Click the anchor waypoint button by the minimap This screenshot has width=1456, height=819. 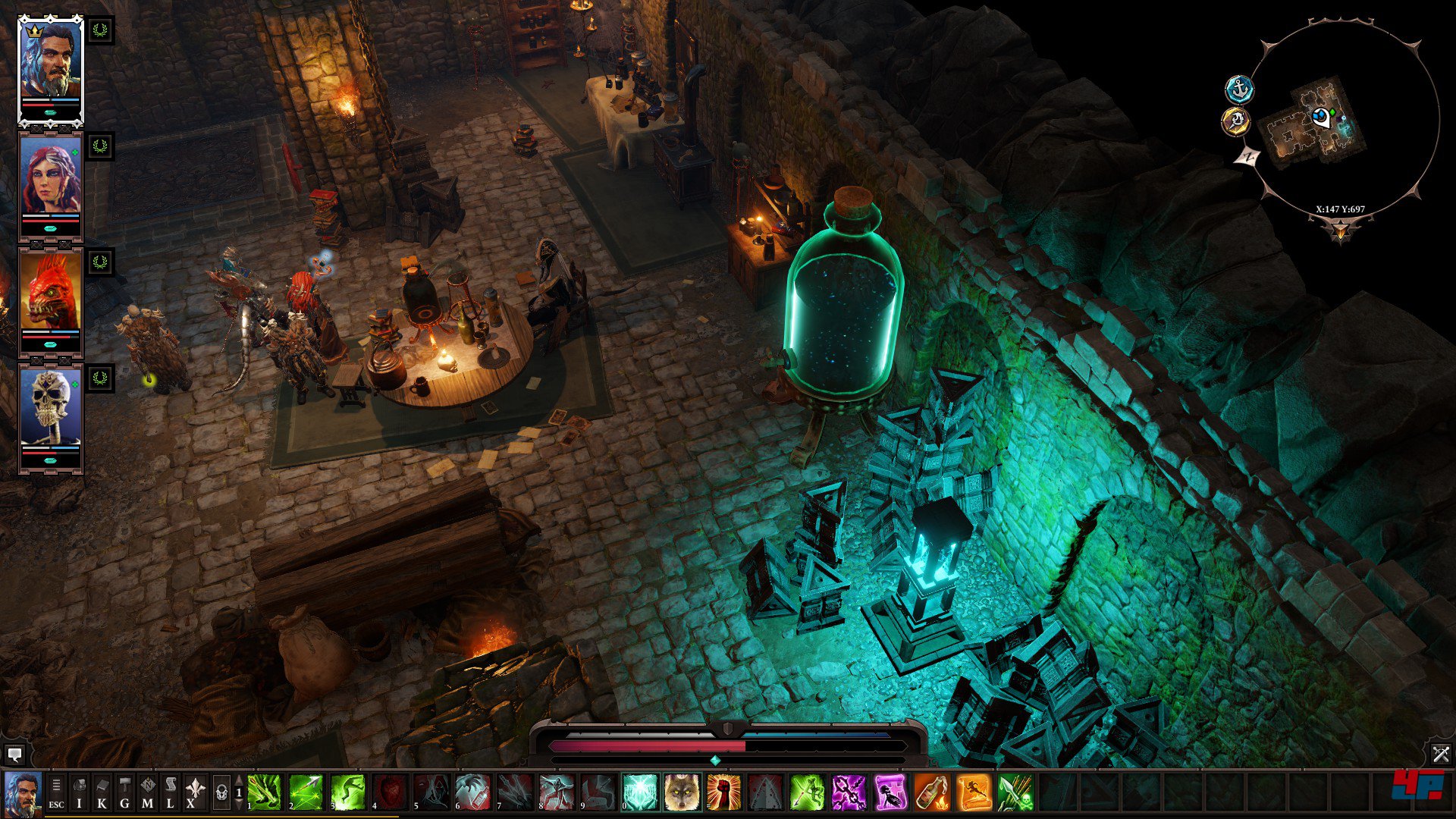[1239, 89]
